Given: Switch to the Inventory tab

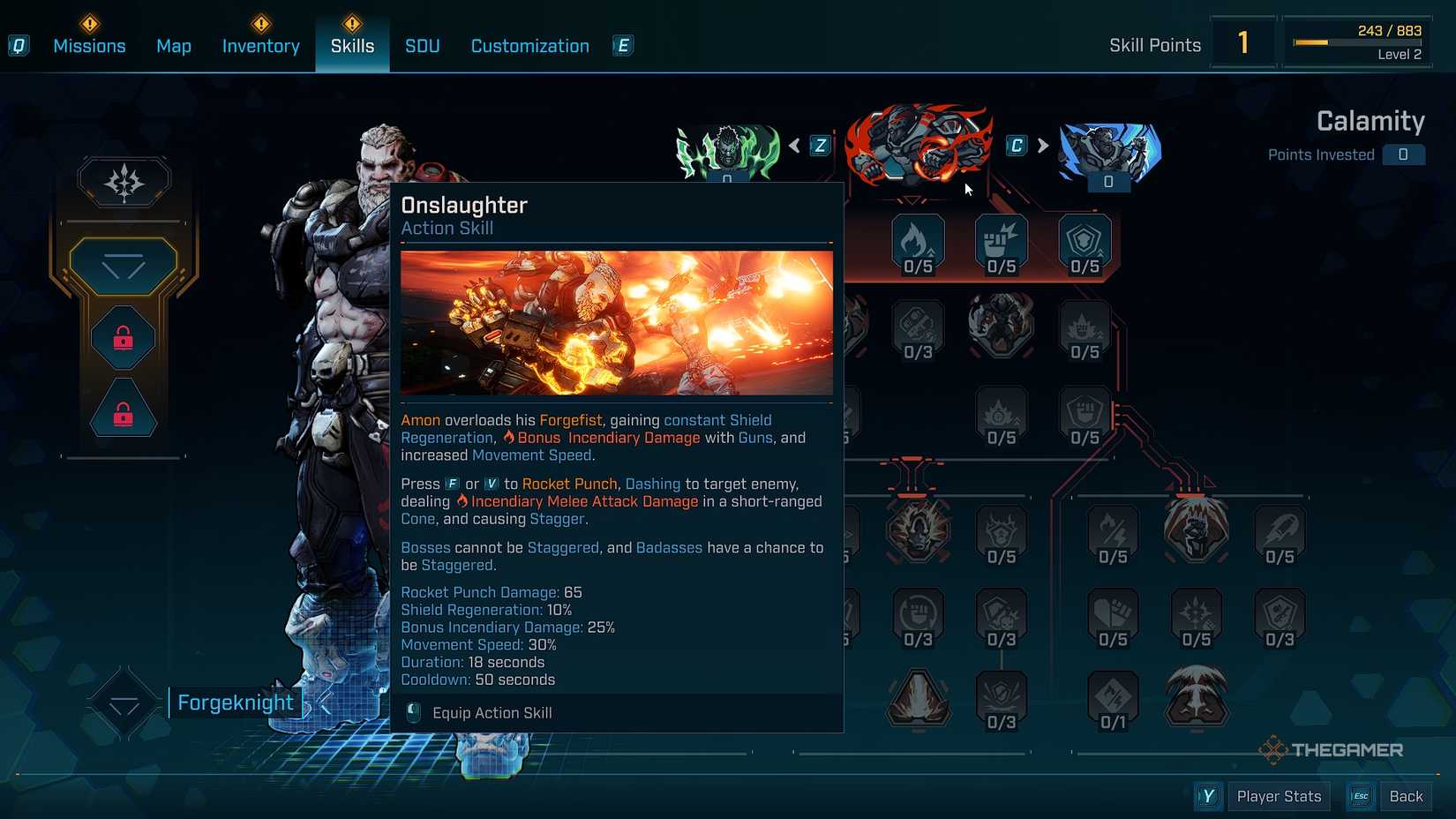Looking at the screenshot, I should click(260, 45).
